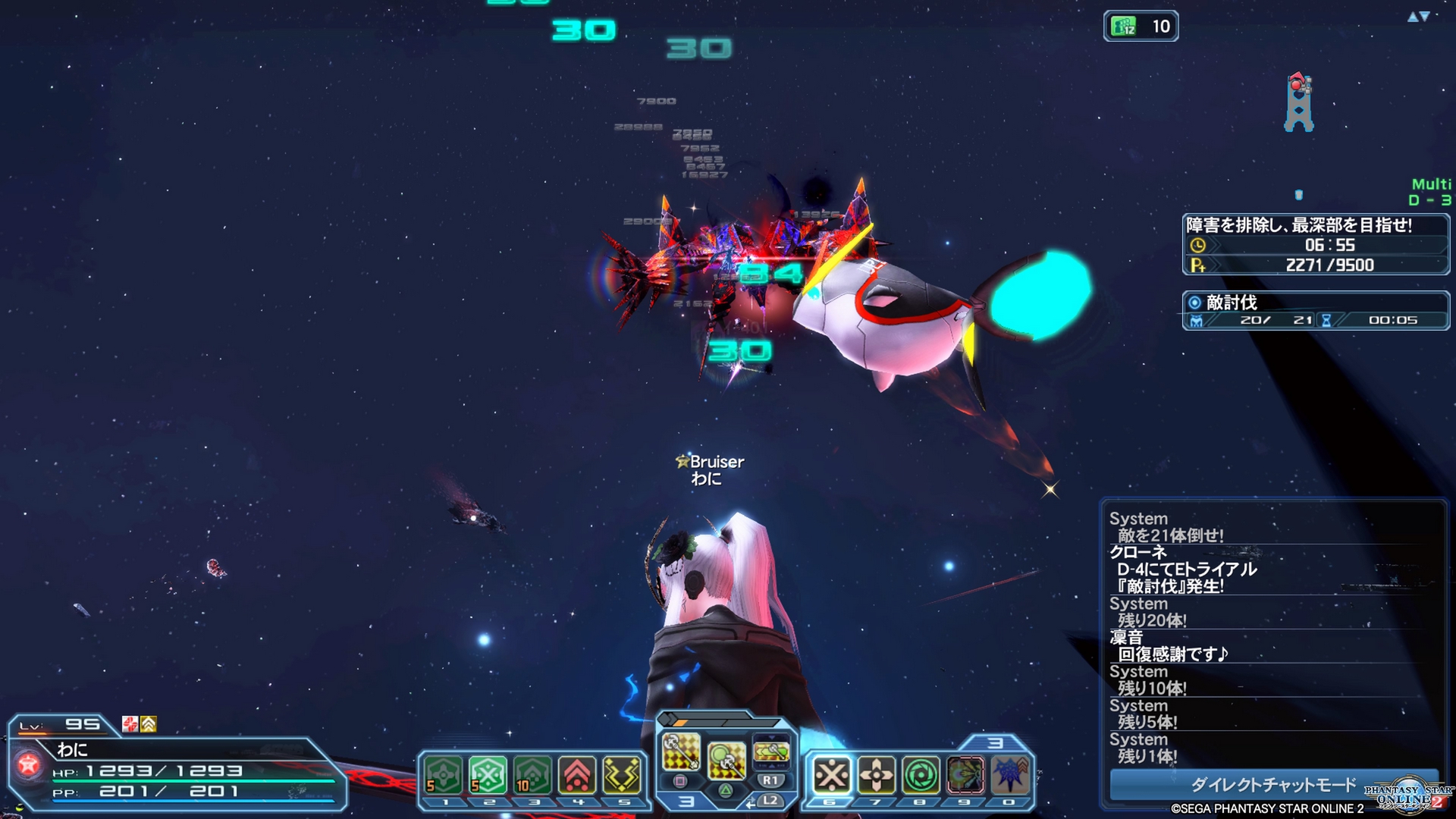
Task: Select the left rod weapon action icon
Action: 681,751
